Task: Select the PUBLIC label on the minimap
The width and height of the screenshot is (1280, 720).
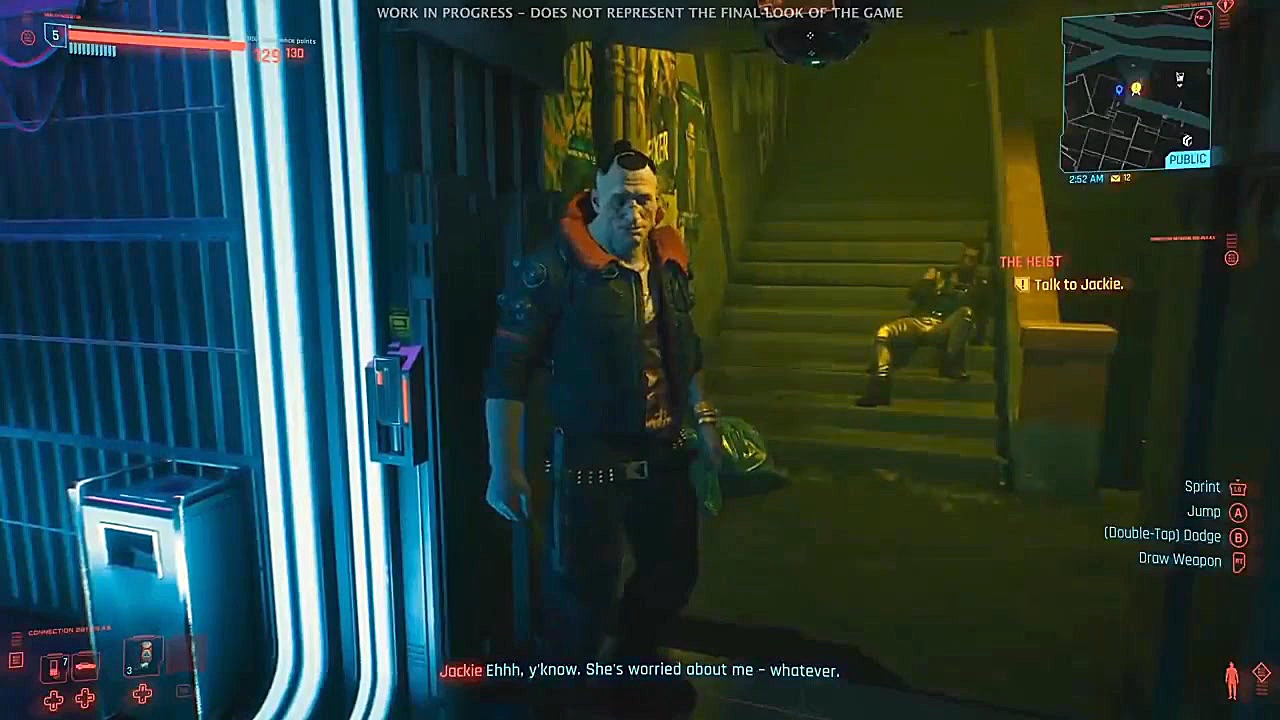Action: [1187, 158]
